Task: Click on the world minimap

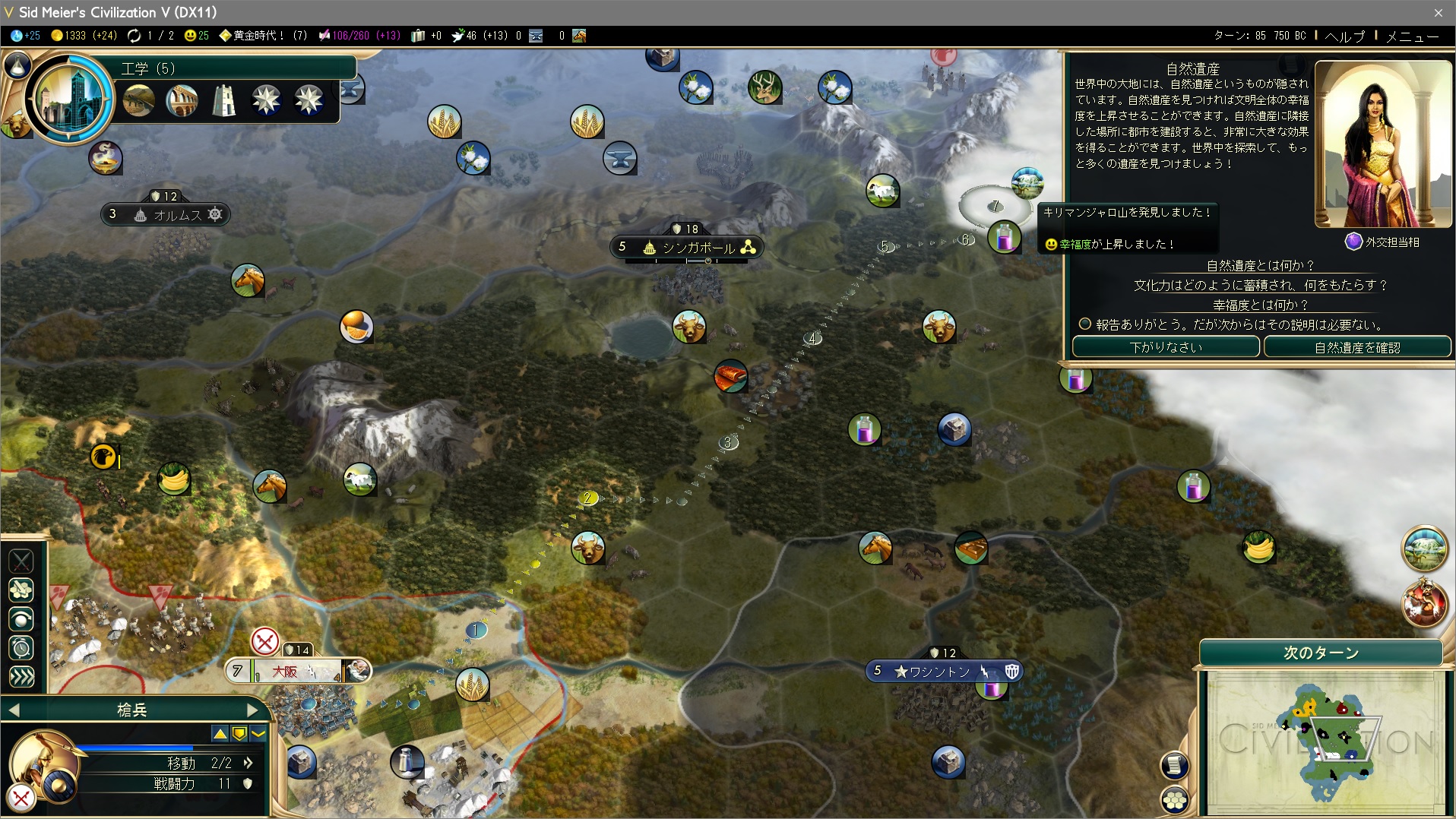Action: click(x=1325, y=742)
